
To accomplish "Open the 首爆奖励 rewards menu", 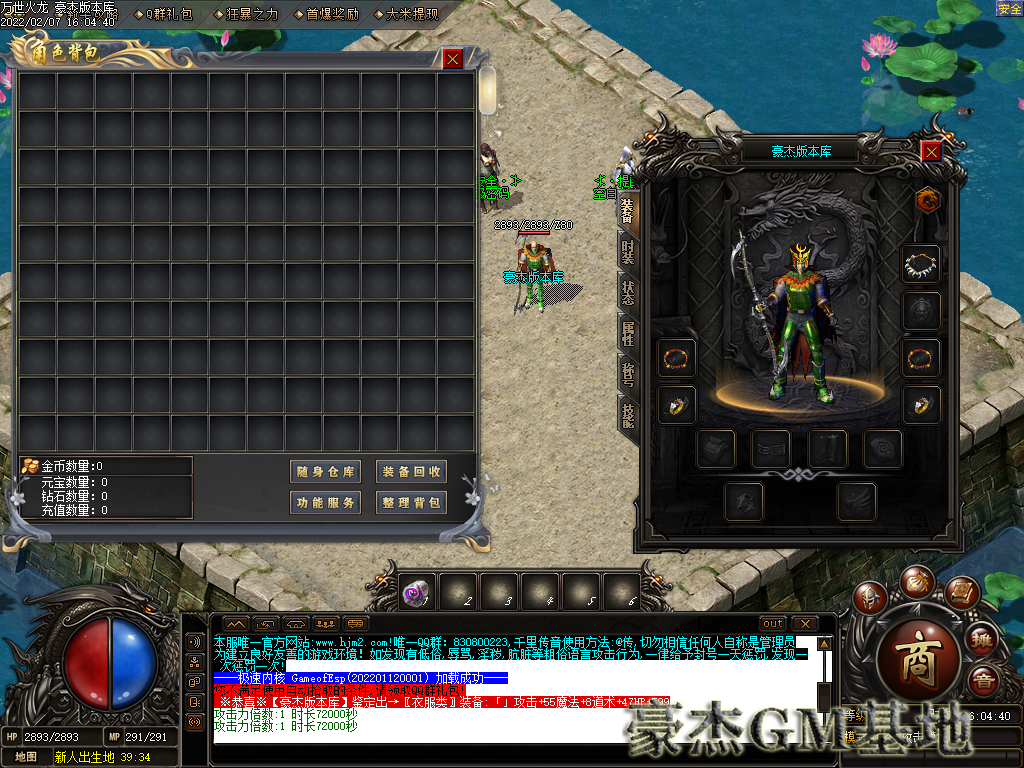I will (x=326, y=15).
